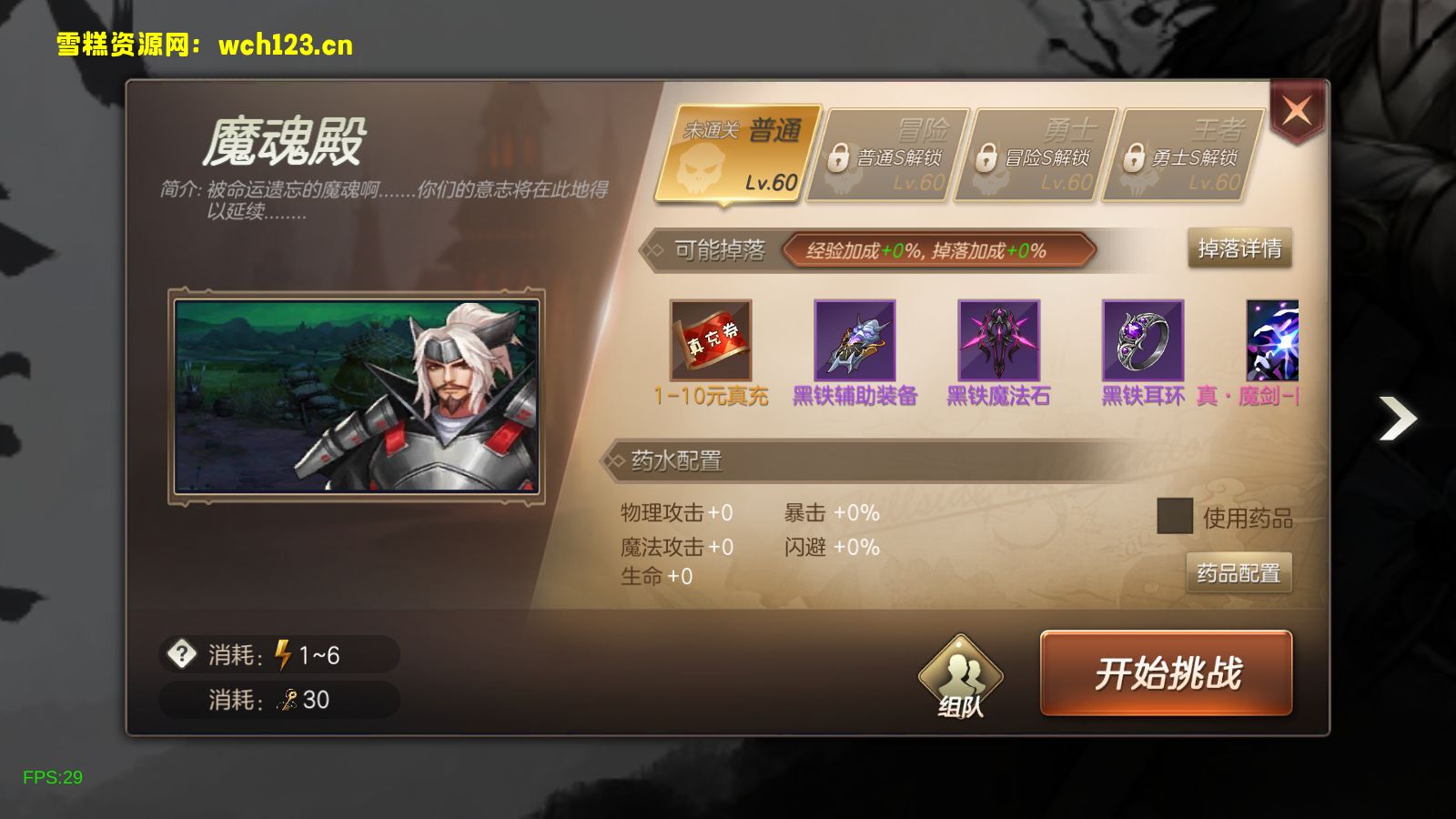This screenshot has height=819, width=1456.
Task: Open 药品配置 potion setup
Action: [x=1239, y=572]
